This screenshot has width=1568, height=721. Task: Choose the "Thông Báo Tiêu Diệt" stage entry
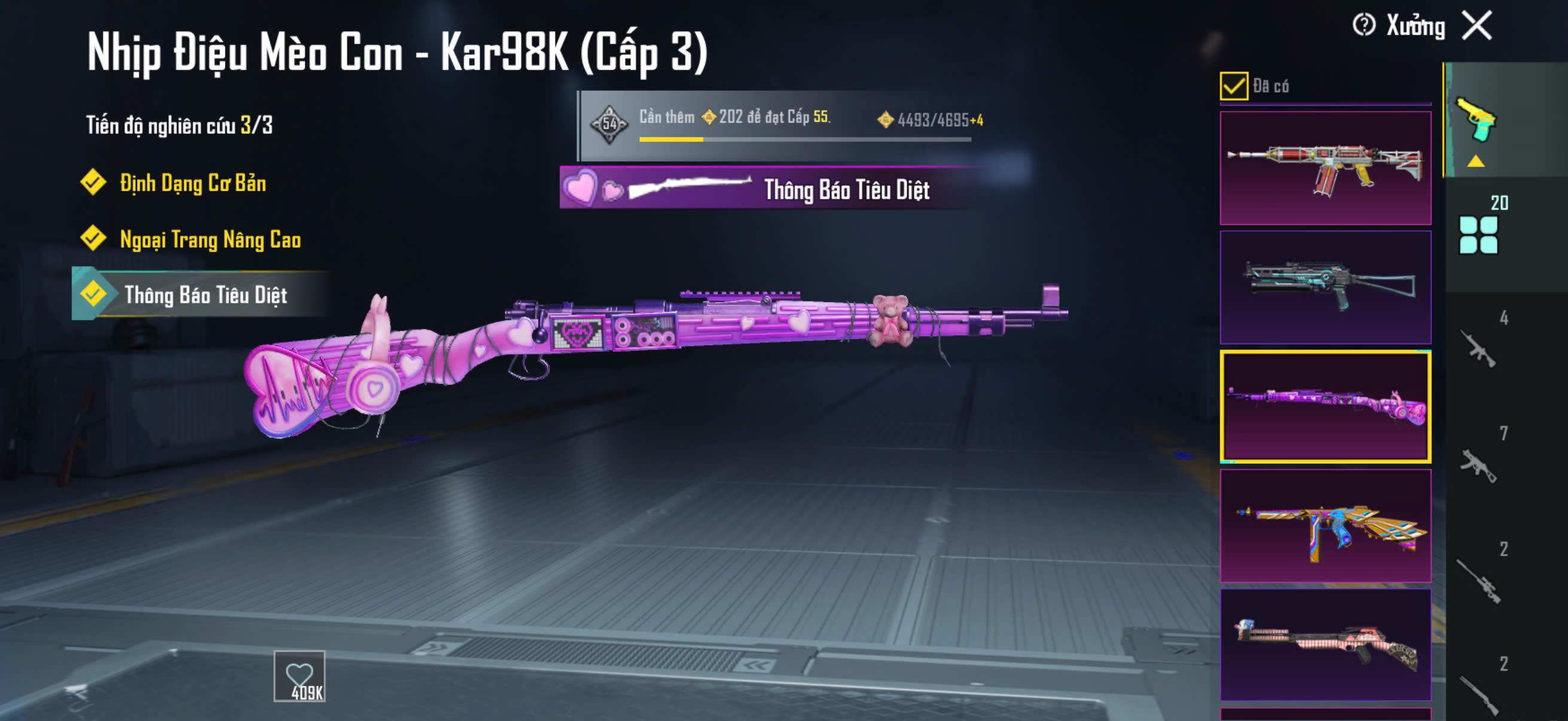205,295
